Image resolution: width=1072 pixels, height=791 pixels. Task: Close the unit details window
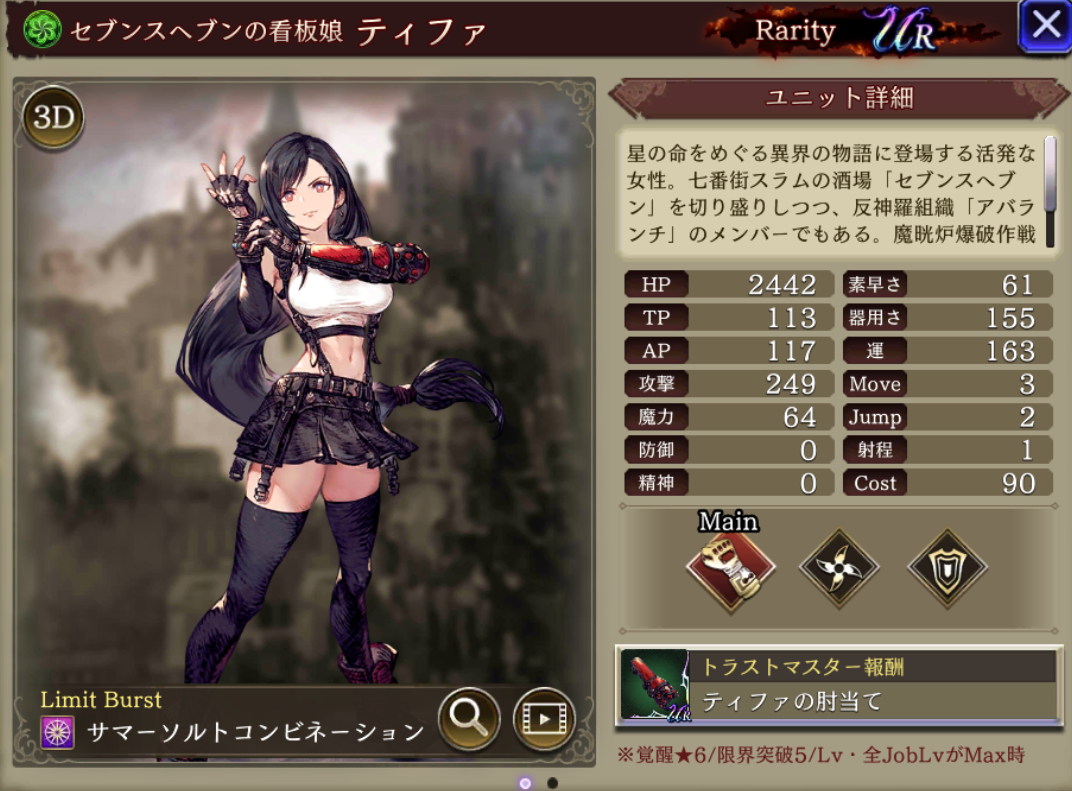pos(1045,25)
